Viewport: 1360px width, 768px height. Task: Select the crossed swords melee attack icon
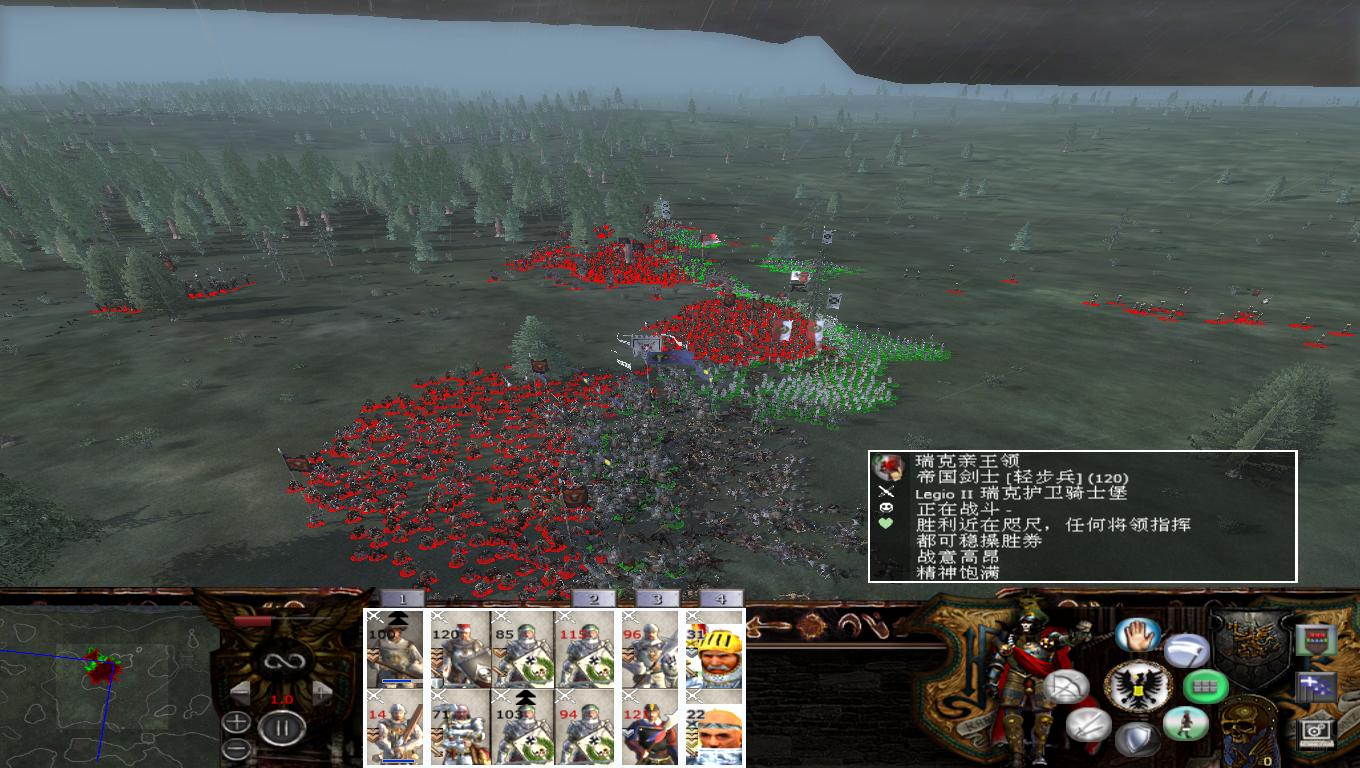click(x=1088, y=726)
